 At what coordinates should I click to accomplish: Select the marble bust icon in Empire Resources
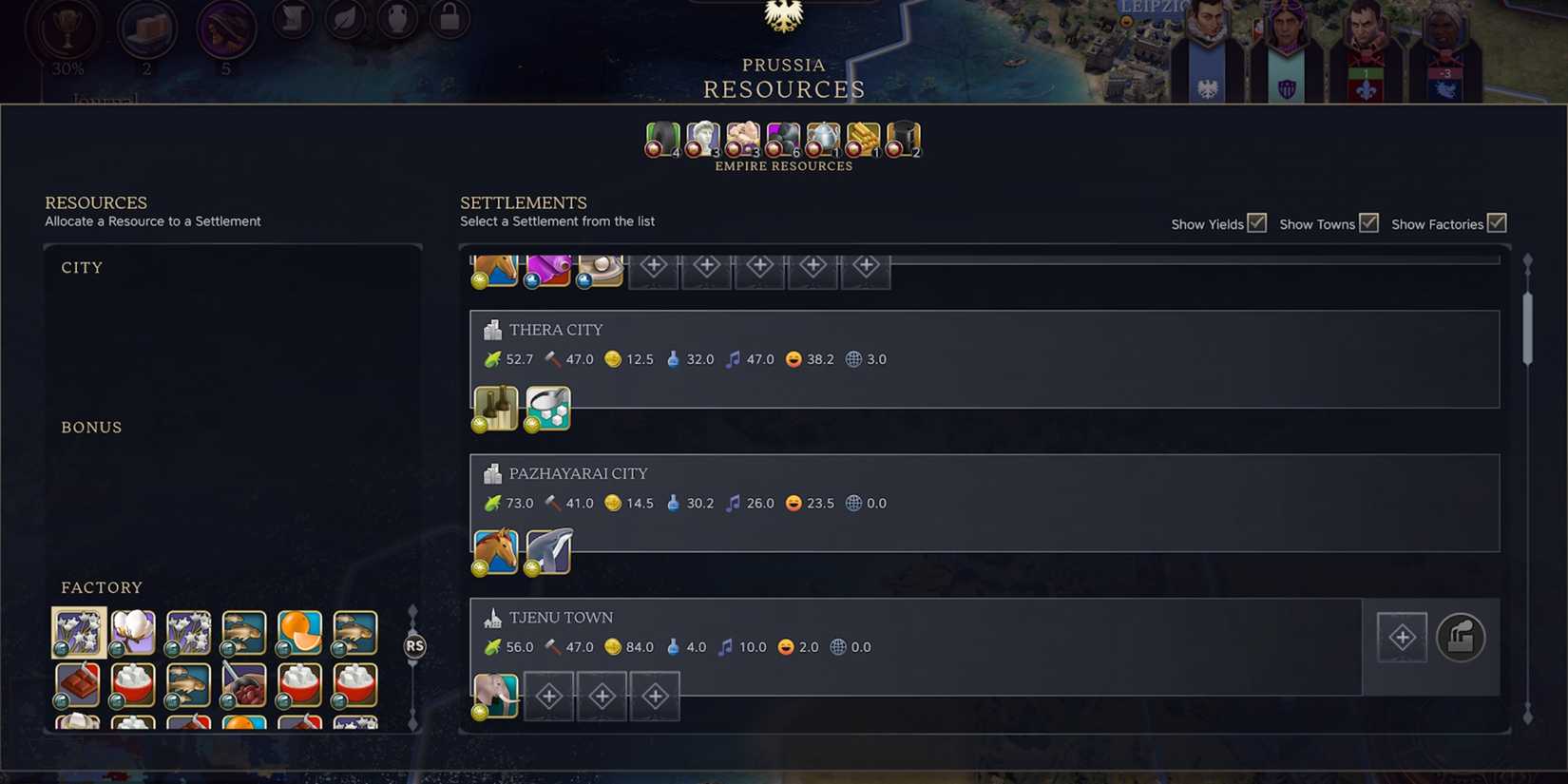coord(703,139)
